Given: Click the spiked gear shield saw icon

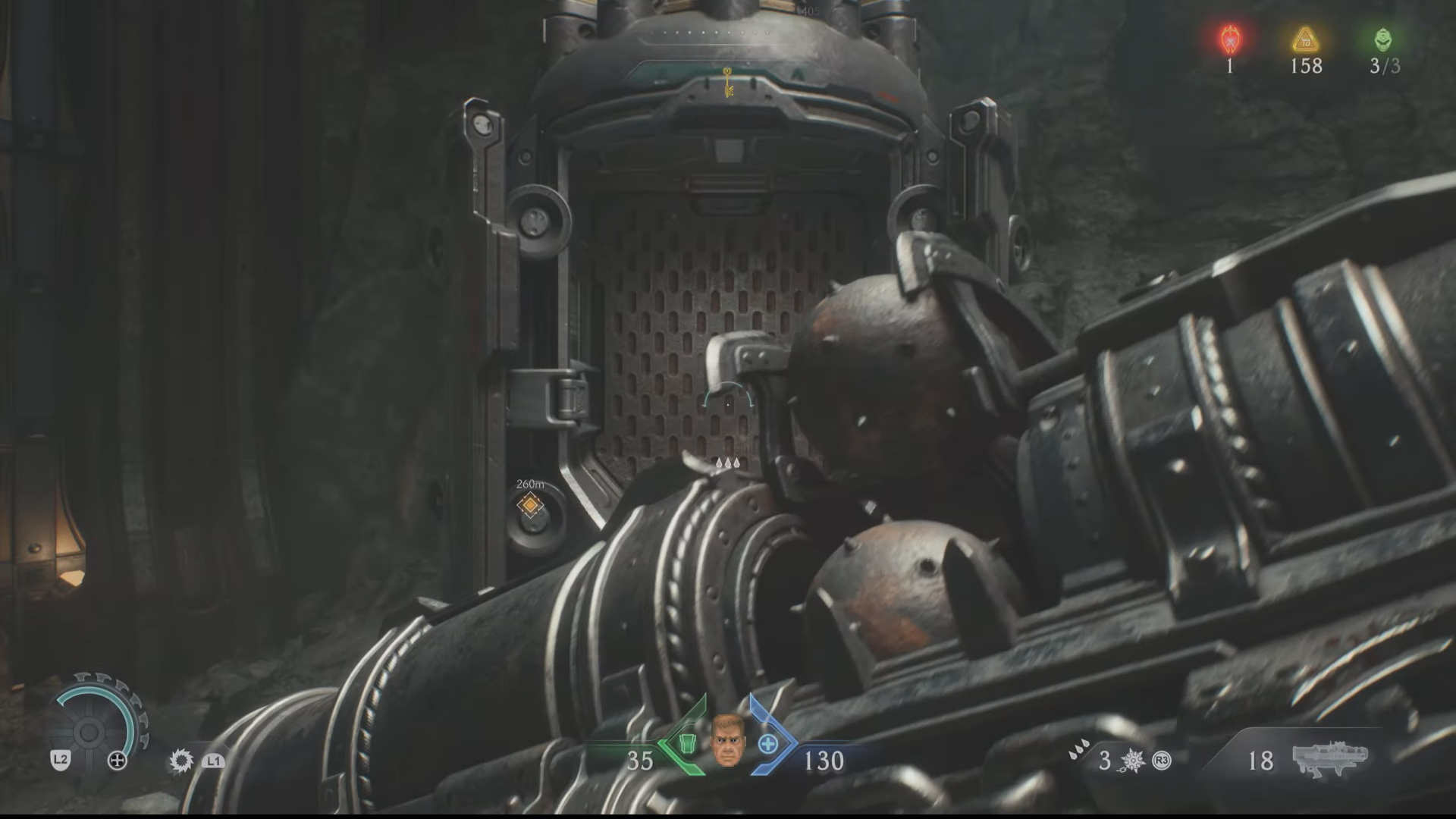Looking at the screenshot, I should click(x=181, y=761).
